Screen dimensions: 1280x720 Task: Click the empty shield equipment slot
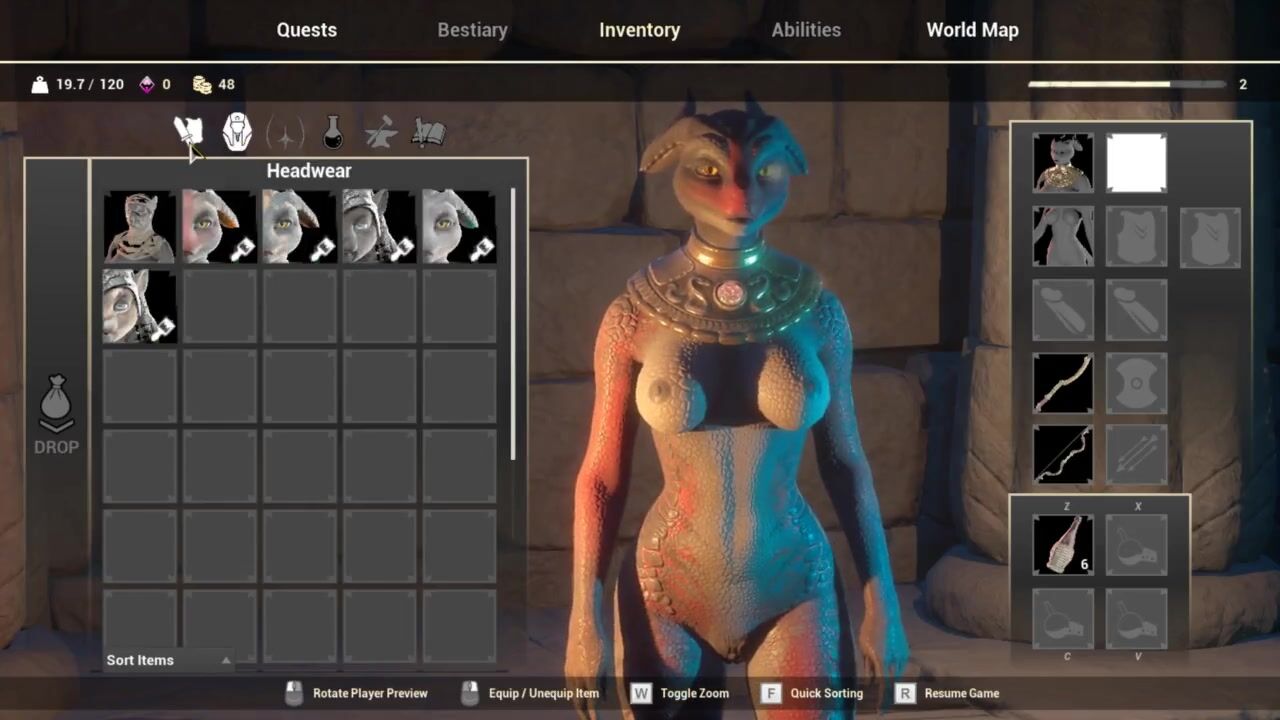(x=1137, y=383)
